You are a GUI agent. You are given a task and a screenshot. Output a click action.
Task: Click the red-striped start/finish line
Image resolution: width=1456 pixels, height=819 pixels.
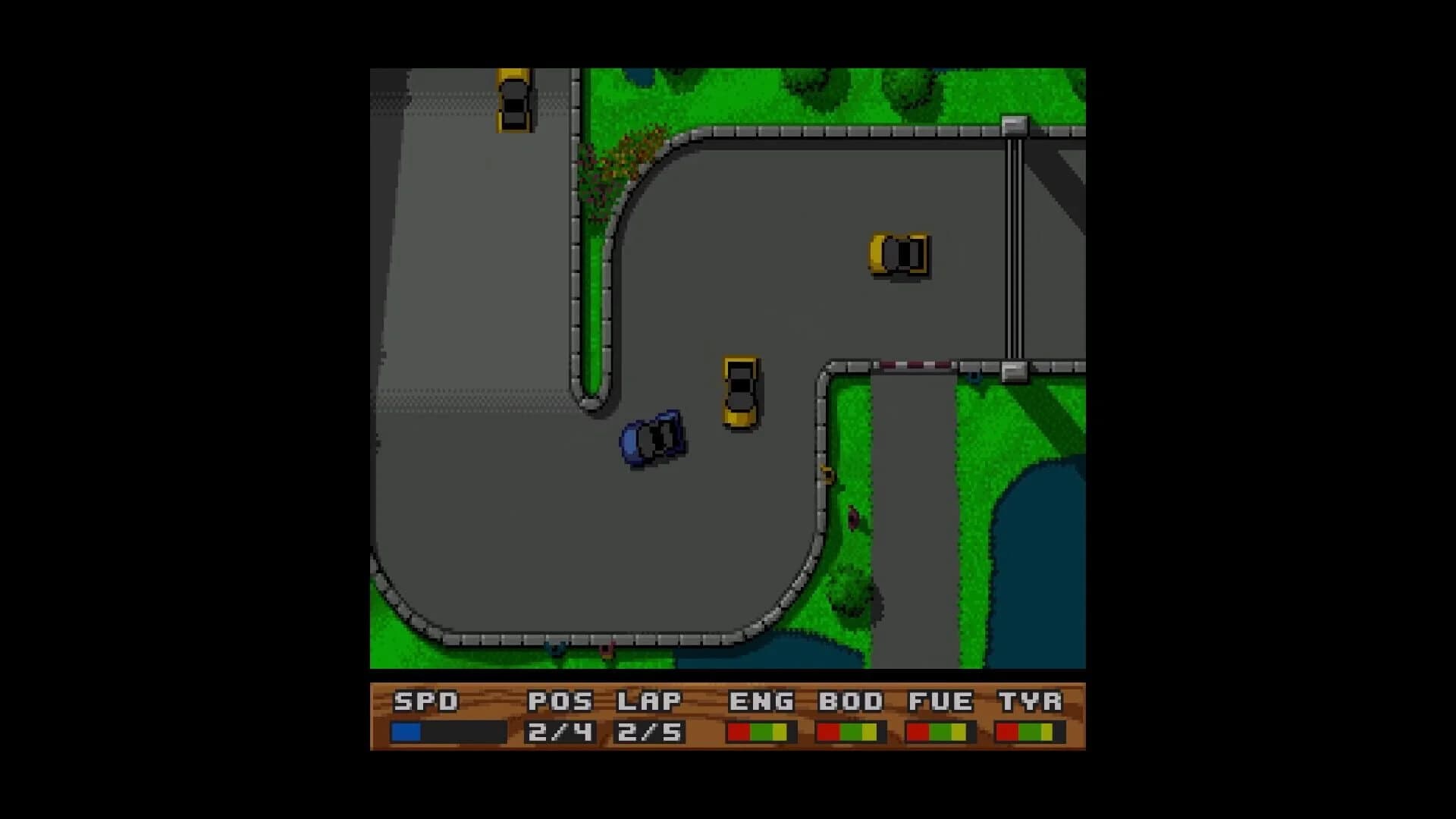(918, 363)
